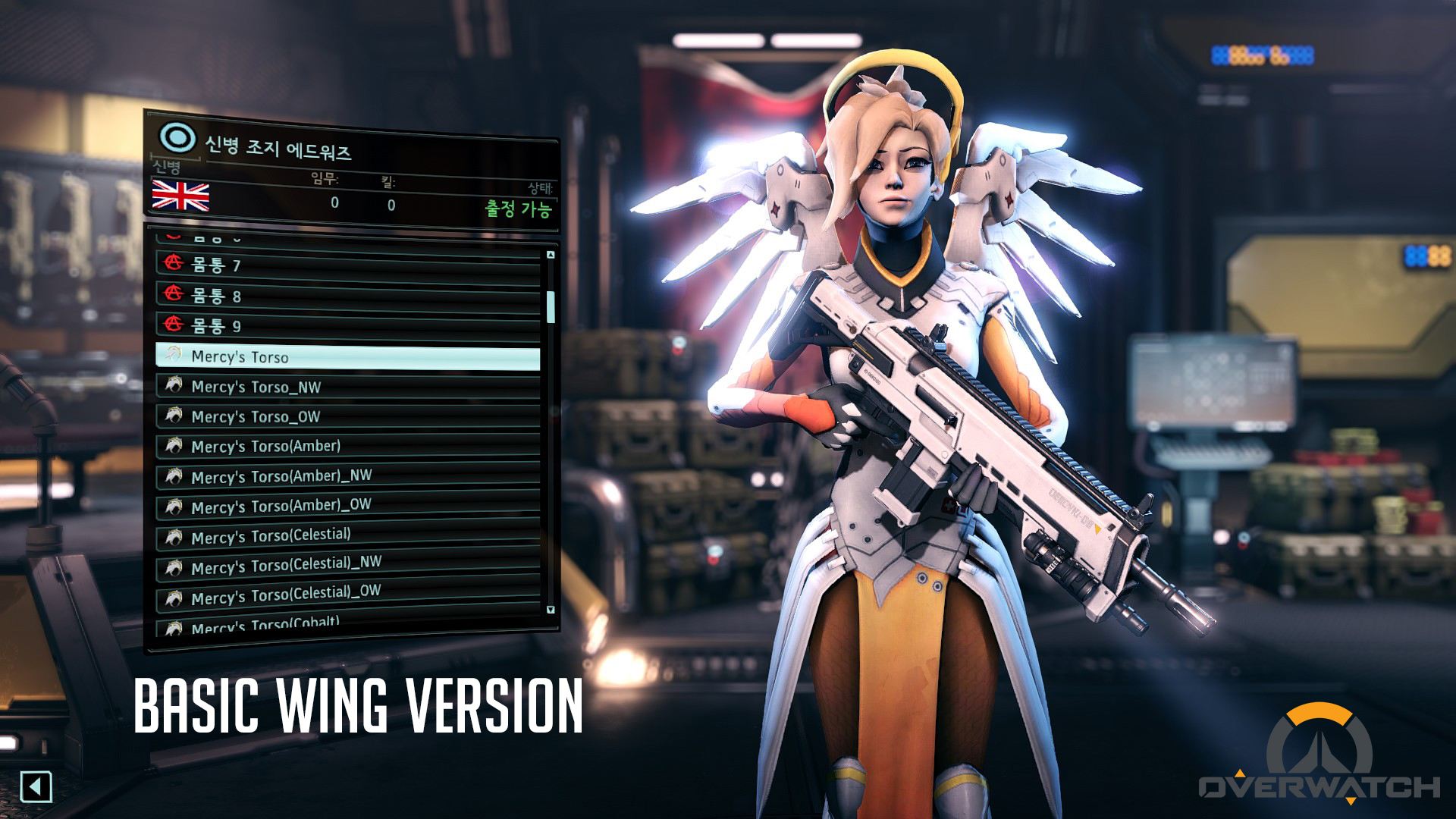1456x819 pixels.
Task: Select the Mercy's Torso(Amber) entry
Action: (x=303, y=447)
